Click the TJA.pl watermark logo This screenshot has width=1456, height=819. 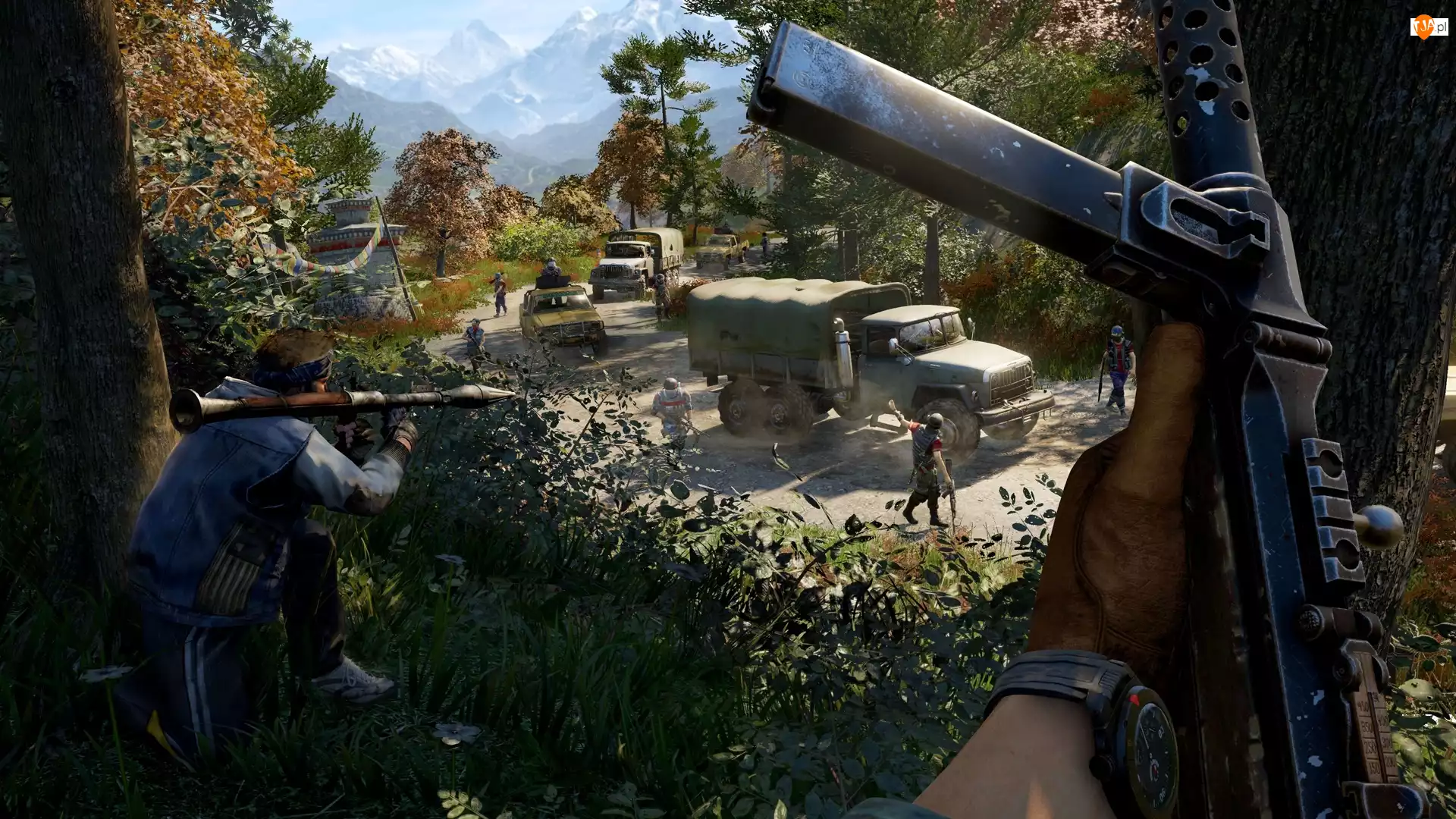pyautogui.click(x=1428, y=27)
